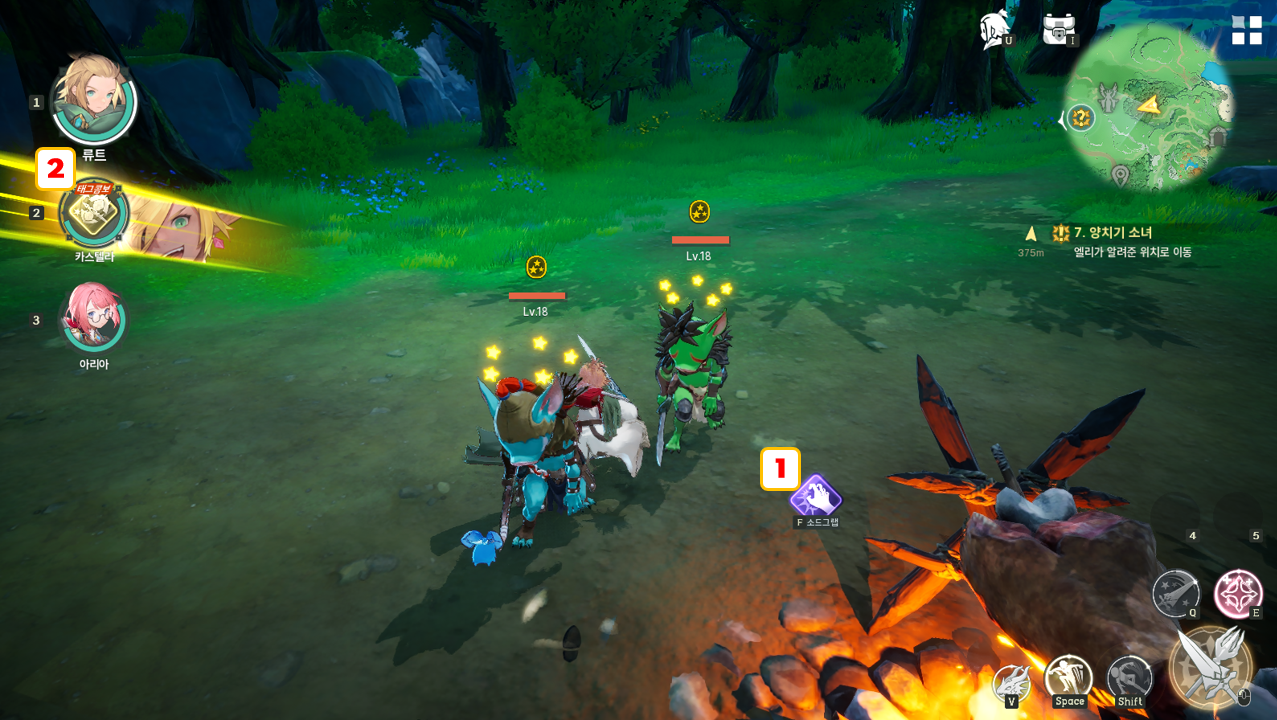Open the circular minimap

tap(1150, 107)
